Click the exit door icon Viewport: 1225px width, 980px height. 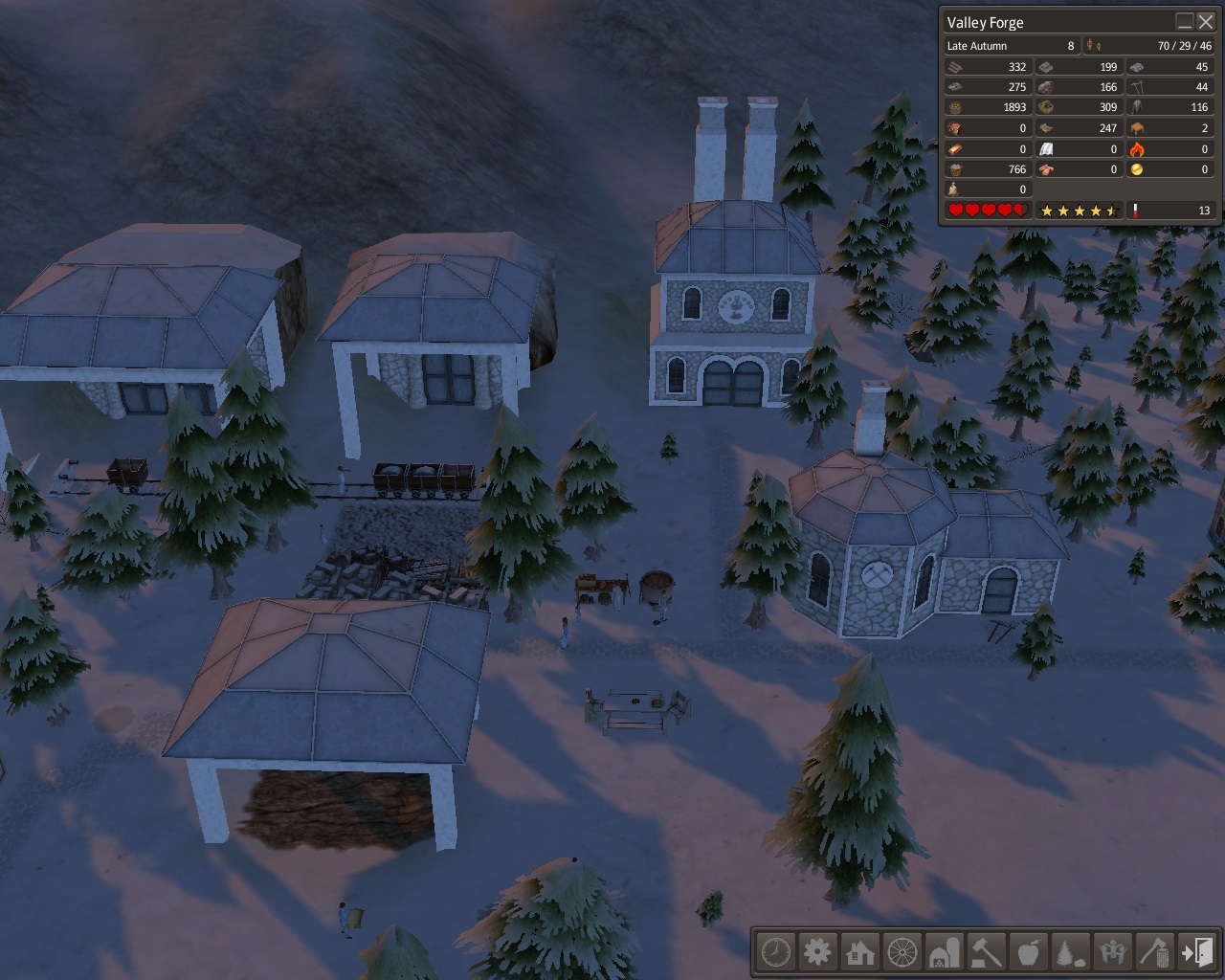click(1196, 952)
